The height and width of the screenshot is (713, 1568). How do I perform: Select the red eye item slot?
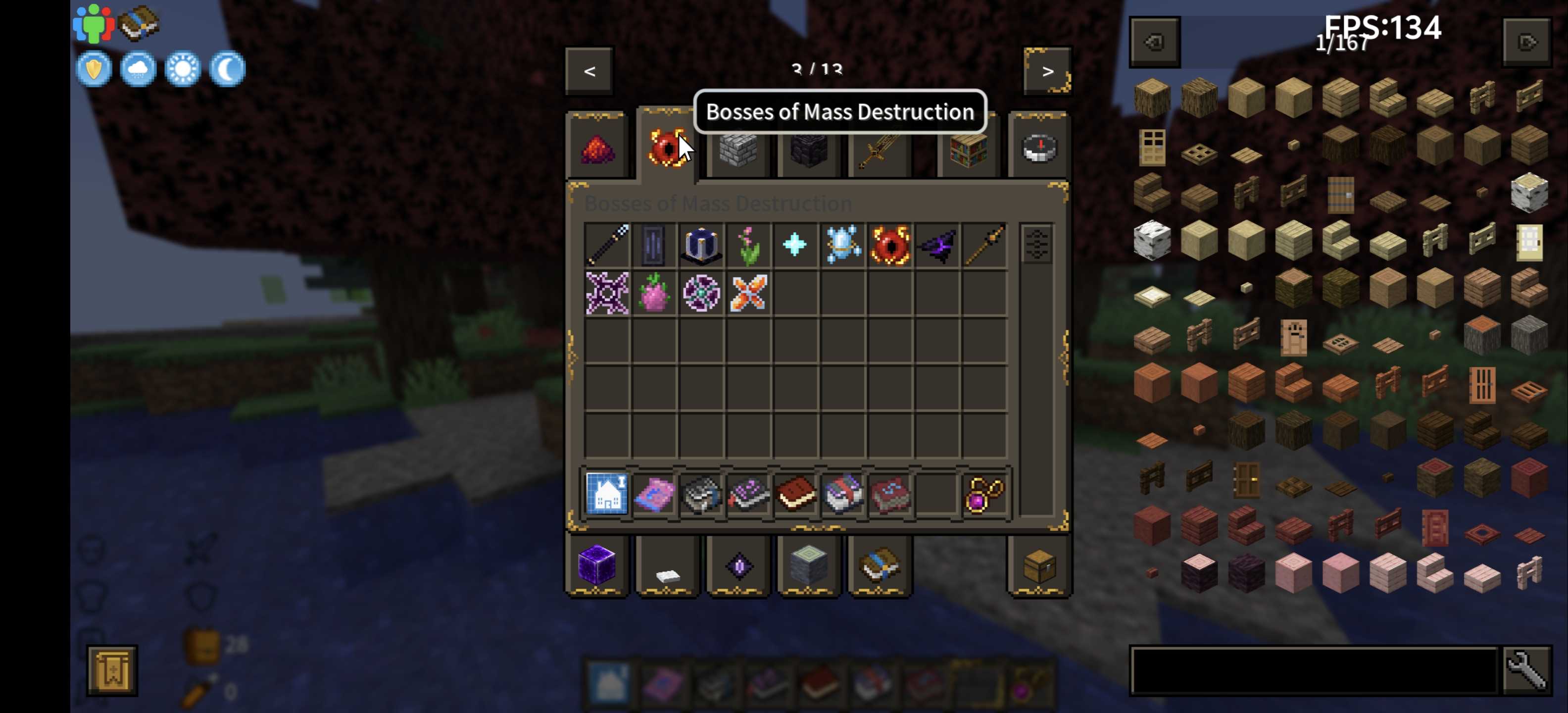point(890,245)
